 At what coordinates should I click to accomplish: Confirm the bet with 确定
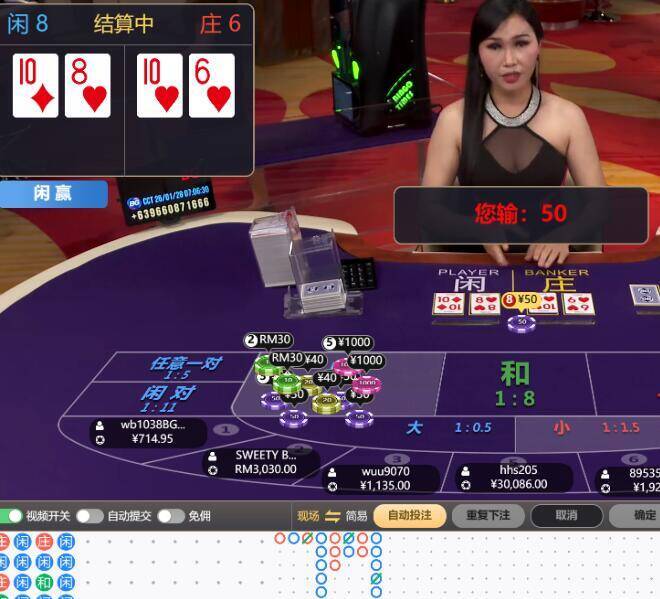tap(644, 516)
